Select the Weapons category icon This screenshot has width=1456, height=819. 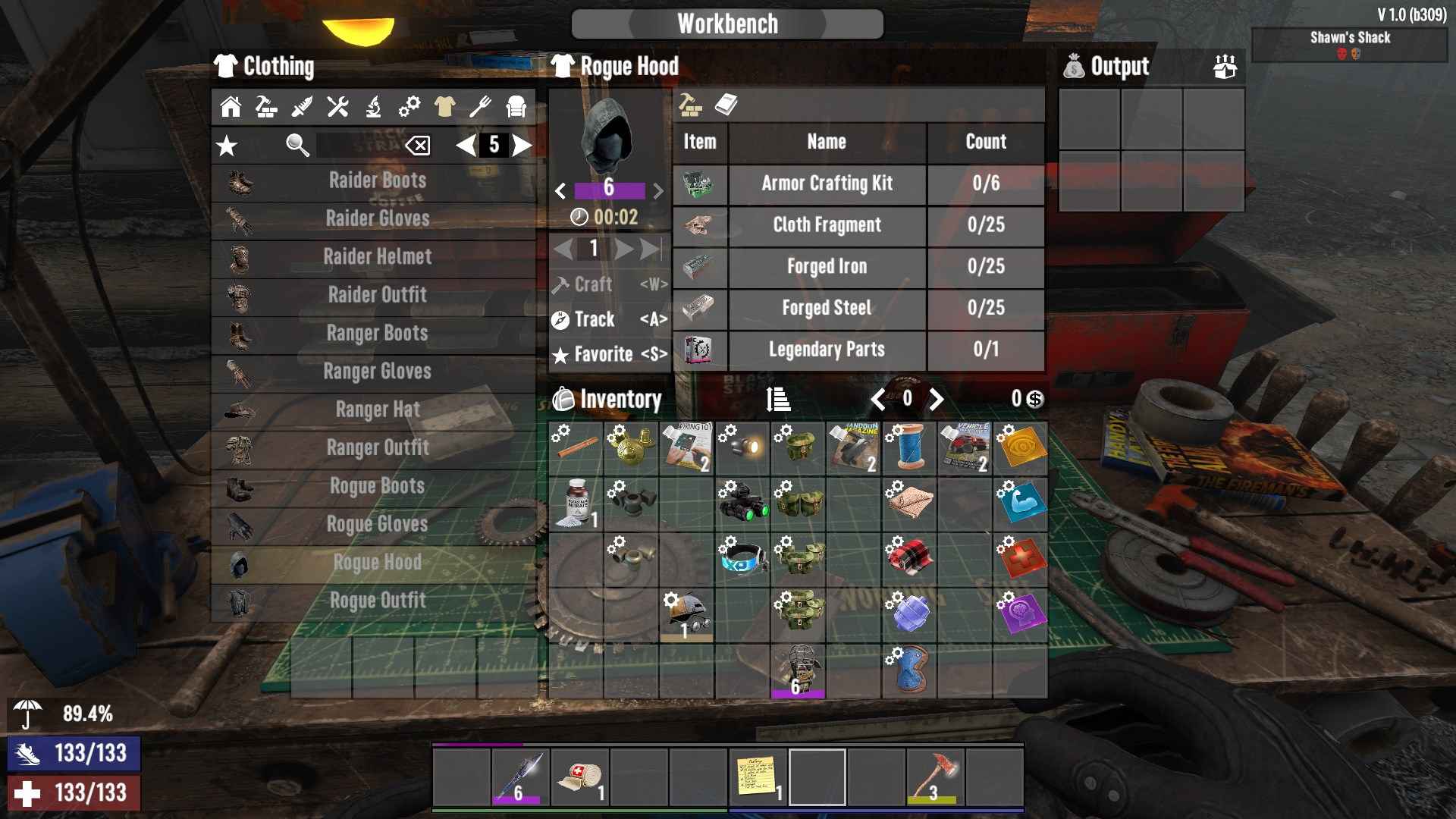pyautogui.click(x=301, y=108)
